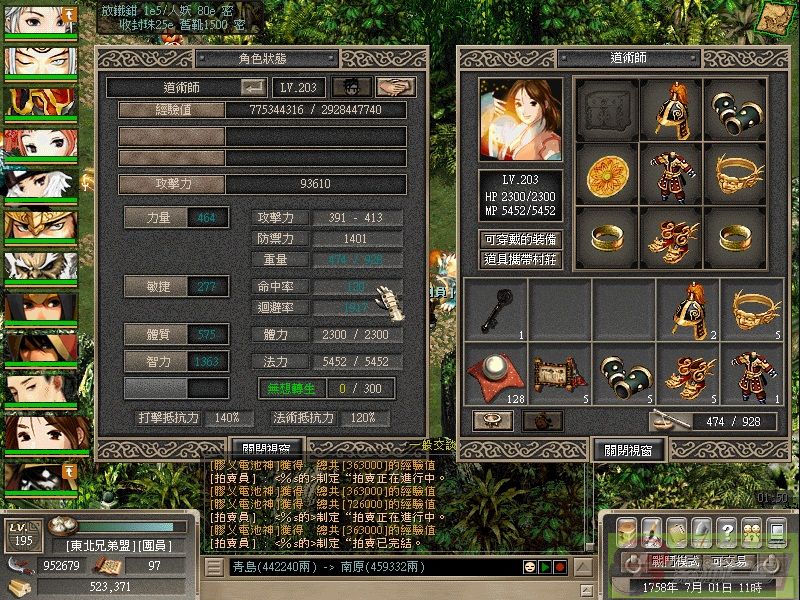Viewport: 800px width, 600px height.
Task: Select the equipped golden crown belt slot
Action: (735, 173)
